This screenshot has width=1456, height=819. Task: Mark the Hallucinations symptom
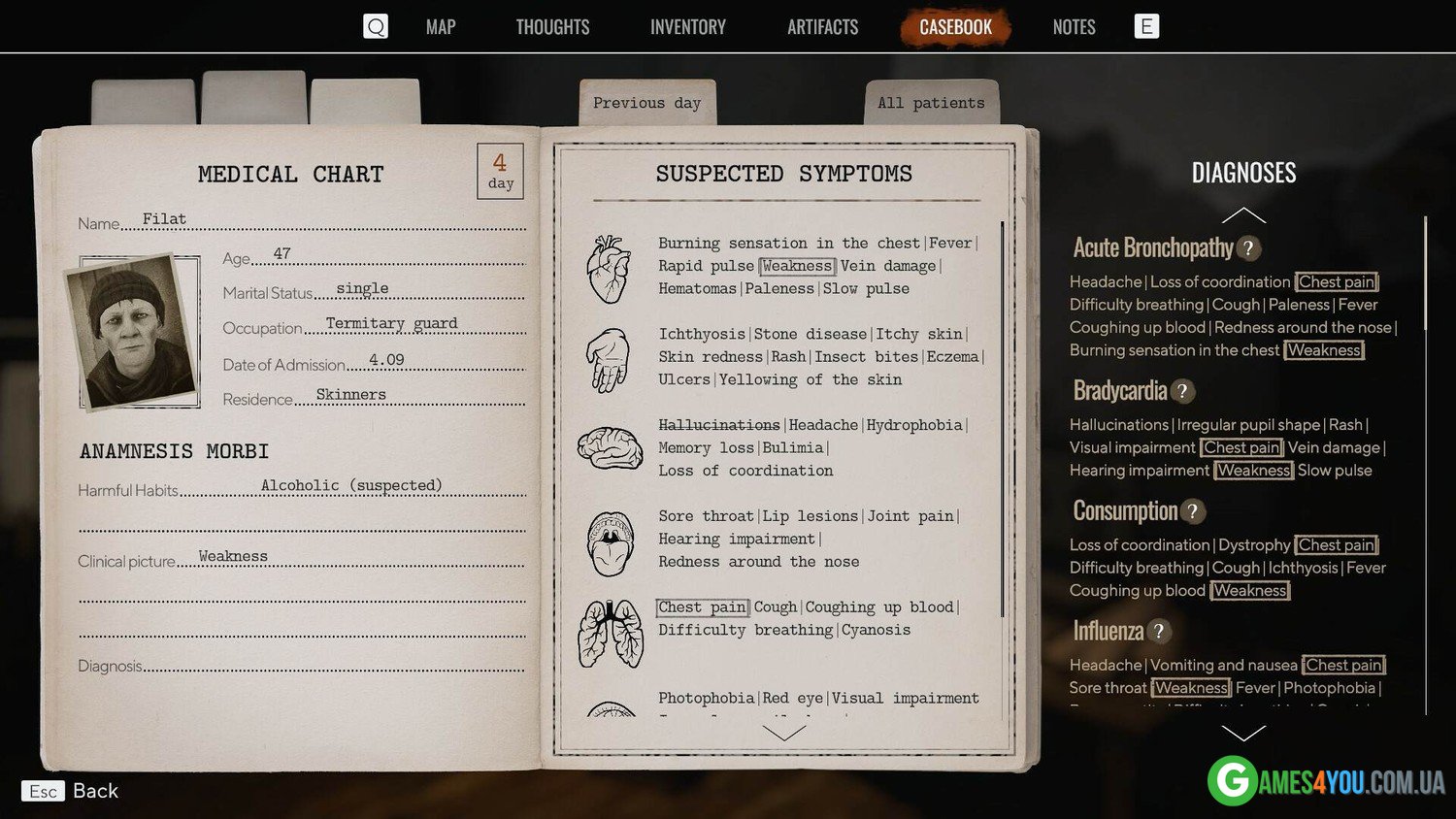pyautogui.click(x=718, y=425)
